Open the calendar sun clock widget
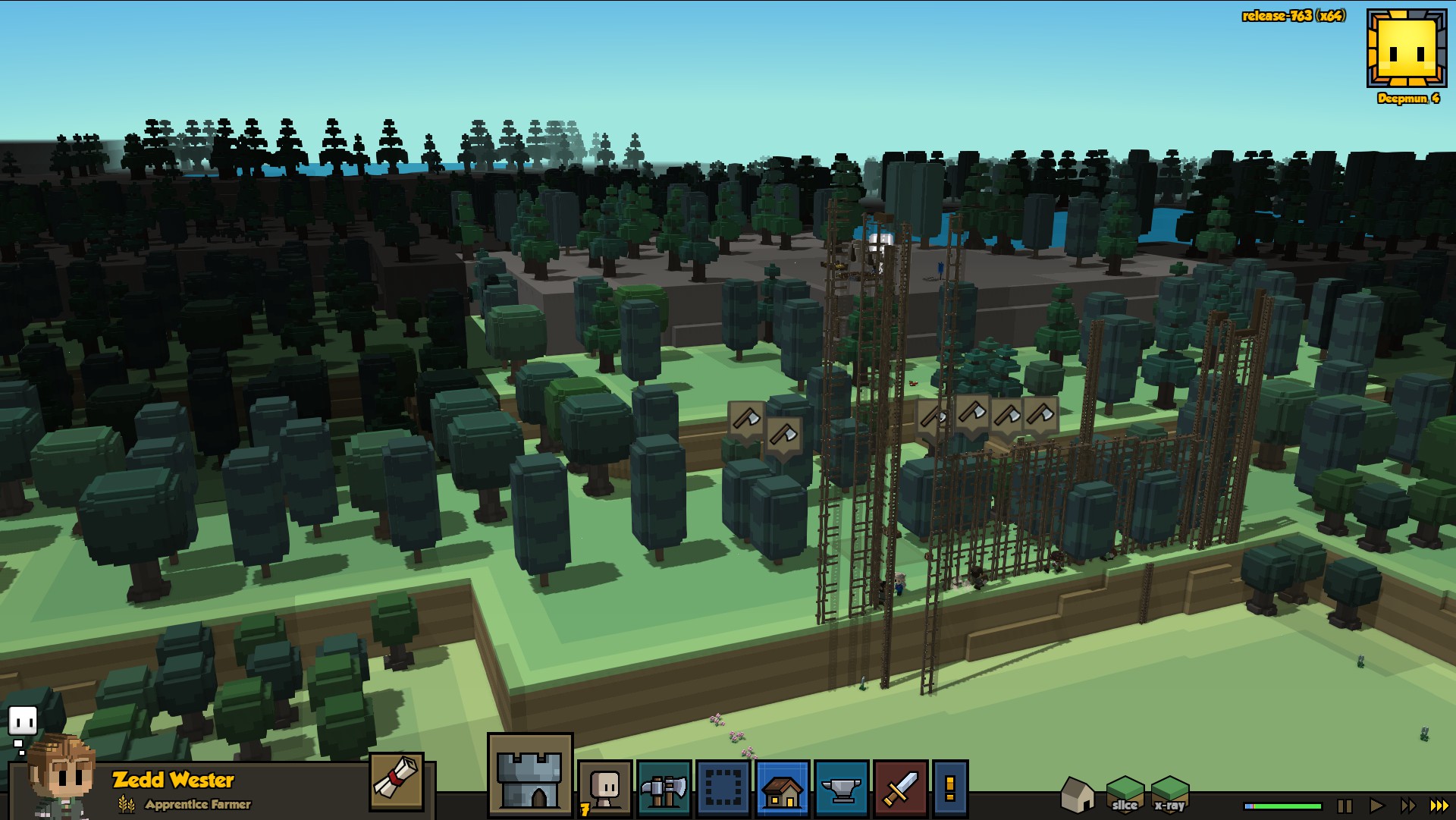Viewport: 1456px width, 820px height. tap(1407, 49)
